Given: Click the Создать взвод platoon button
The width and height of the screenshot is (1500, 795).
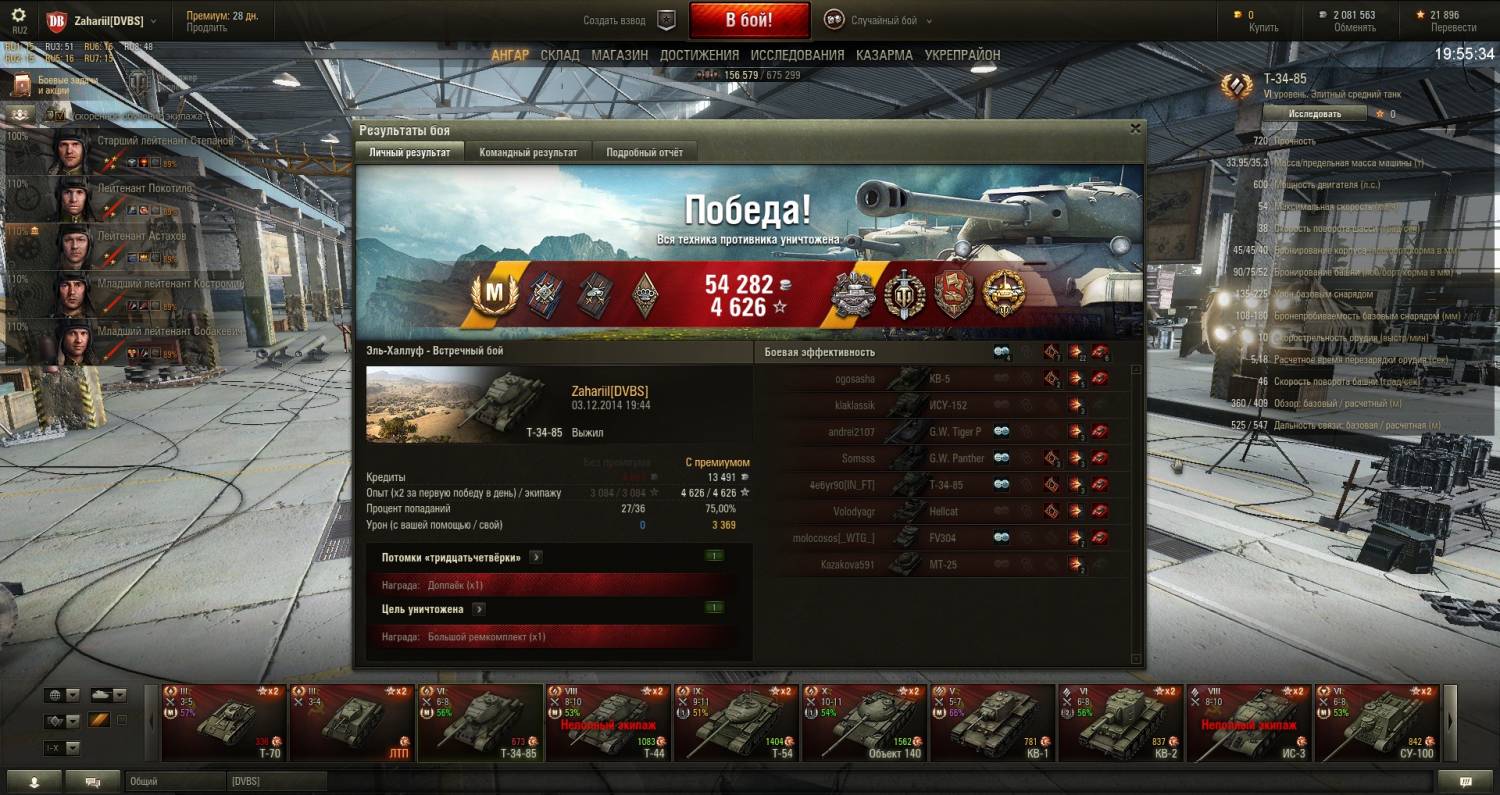Looking at the screenshot, I should pyautogui.click(x=630, y=21).
